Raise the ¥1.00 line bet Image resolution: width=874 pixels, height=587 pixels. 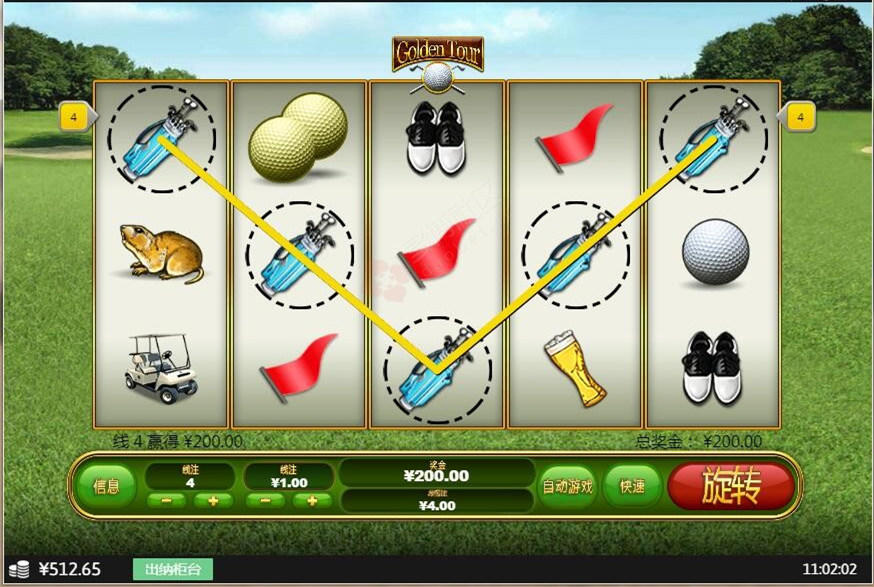(312, 500)
